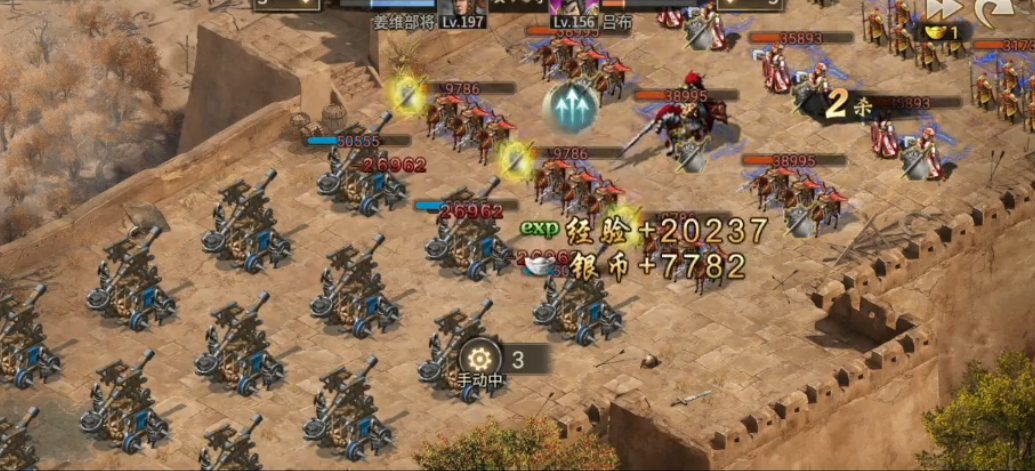The image size is (1035, 471).
Task: Select the 吕布 Lv.156 general portrait
Action: [x=574, y=6]
